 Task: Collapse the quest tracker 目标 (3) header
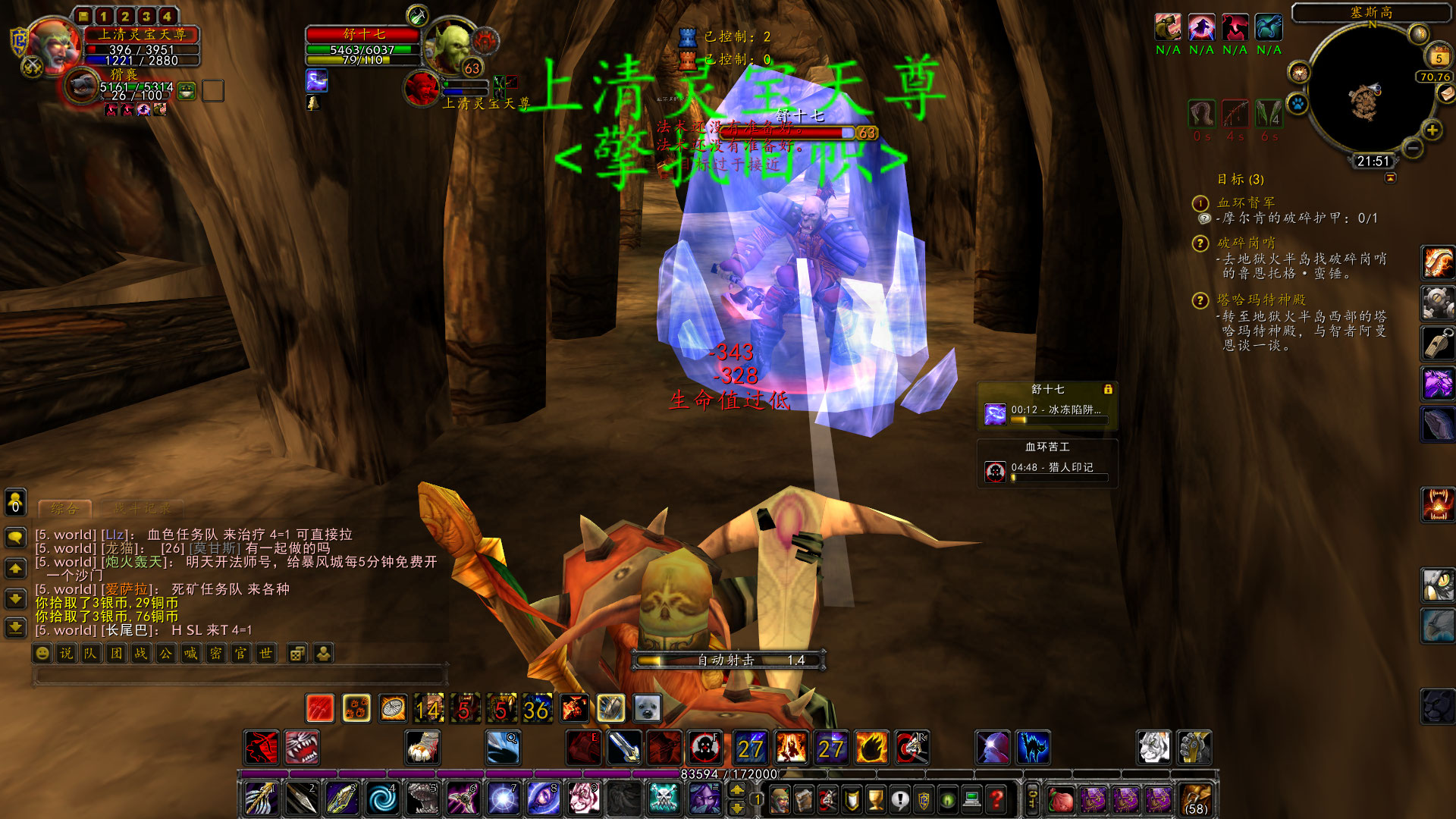pyautogui.click(x=1241, y=180)
